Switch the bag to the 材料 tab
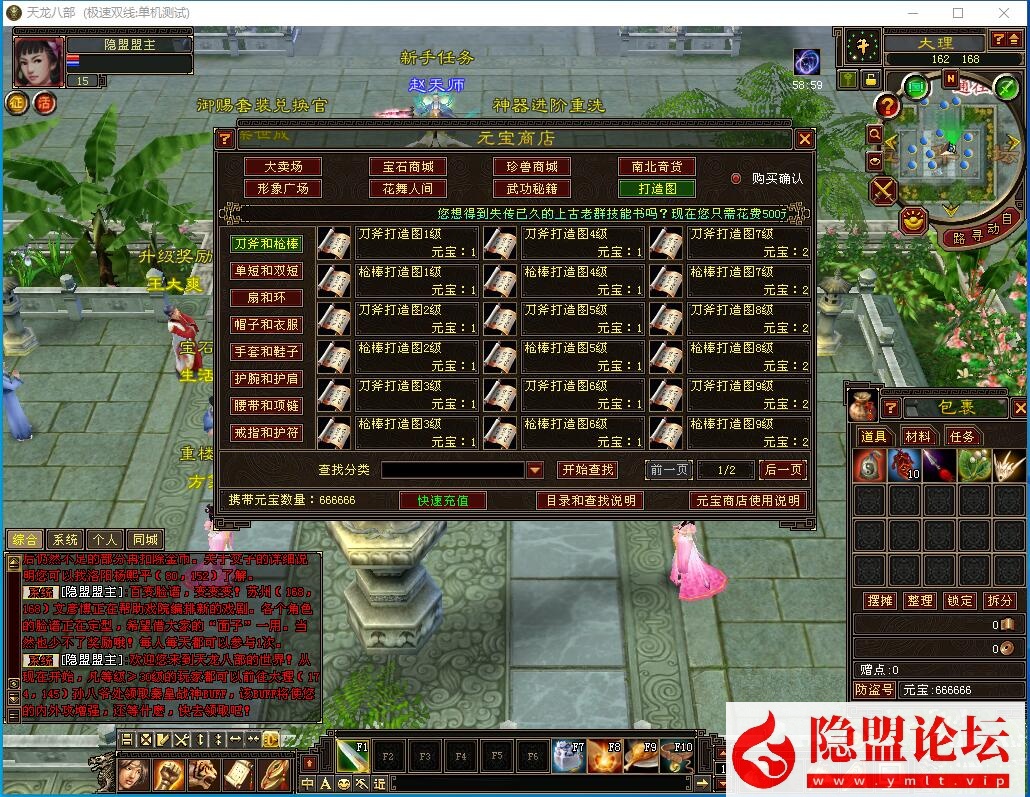This screenshot has height=797, width=1030. [x=917, y=436]
